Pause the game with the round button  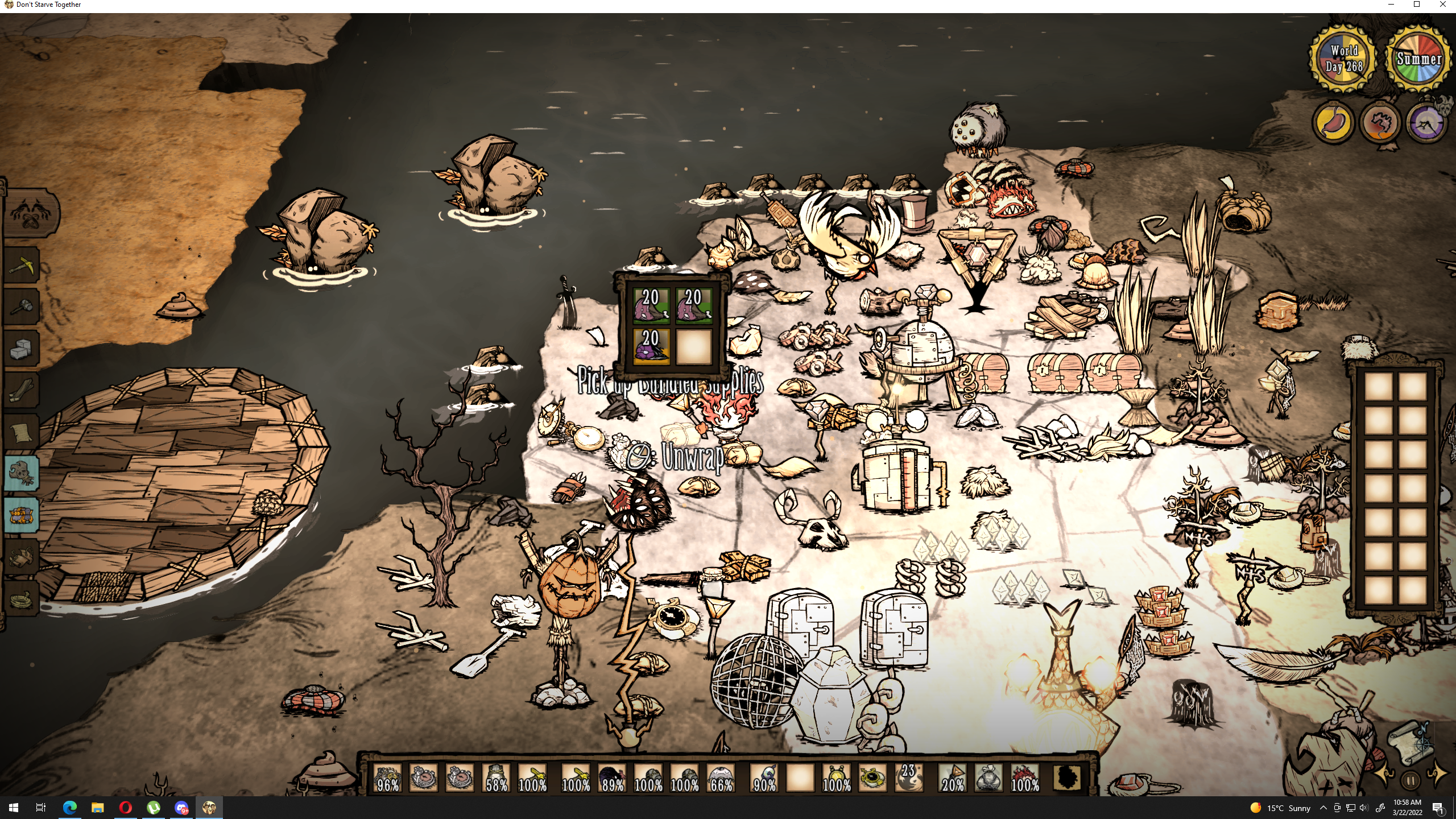pyautogui.click(x=1410, y=780)
